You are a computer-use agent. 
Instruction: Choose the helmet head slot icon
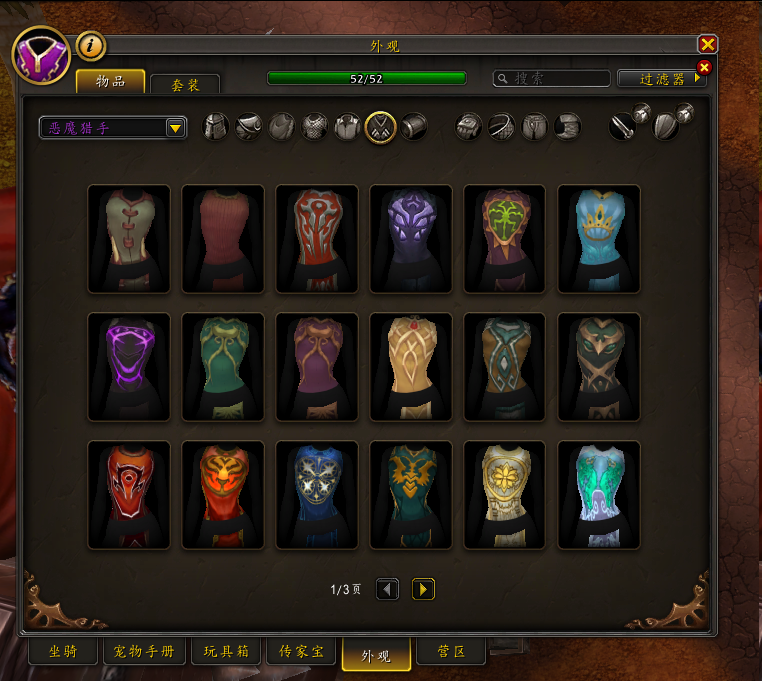[216, 127]
